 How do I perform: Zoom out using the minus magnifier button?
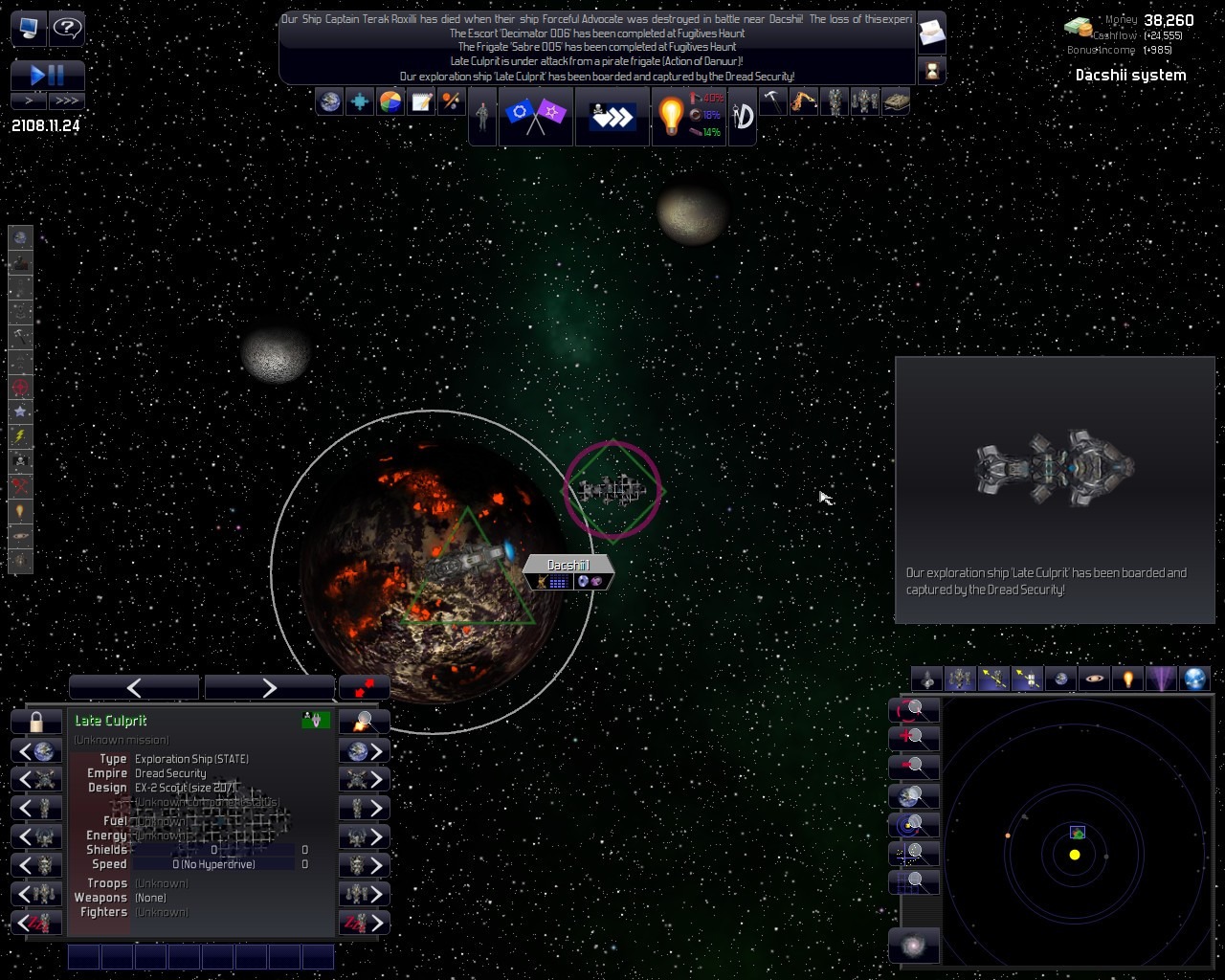pos(914,767)
